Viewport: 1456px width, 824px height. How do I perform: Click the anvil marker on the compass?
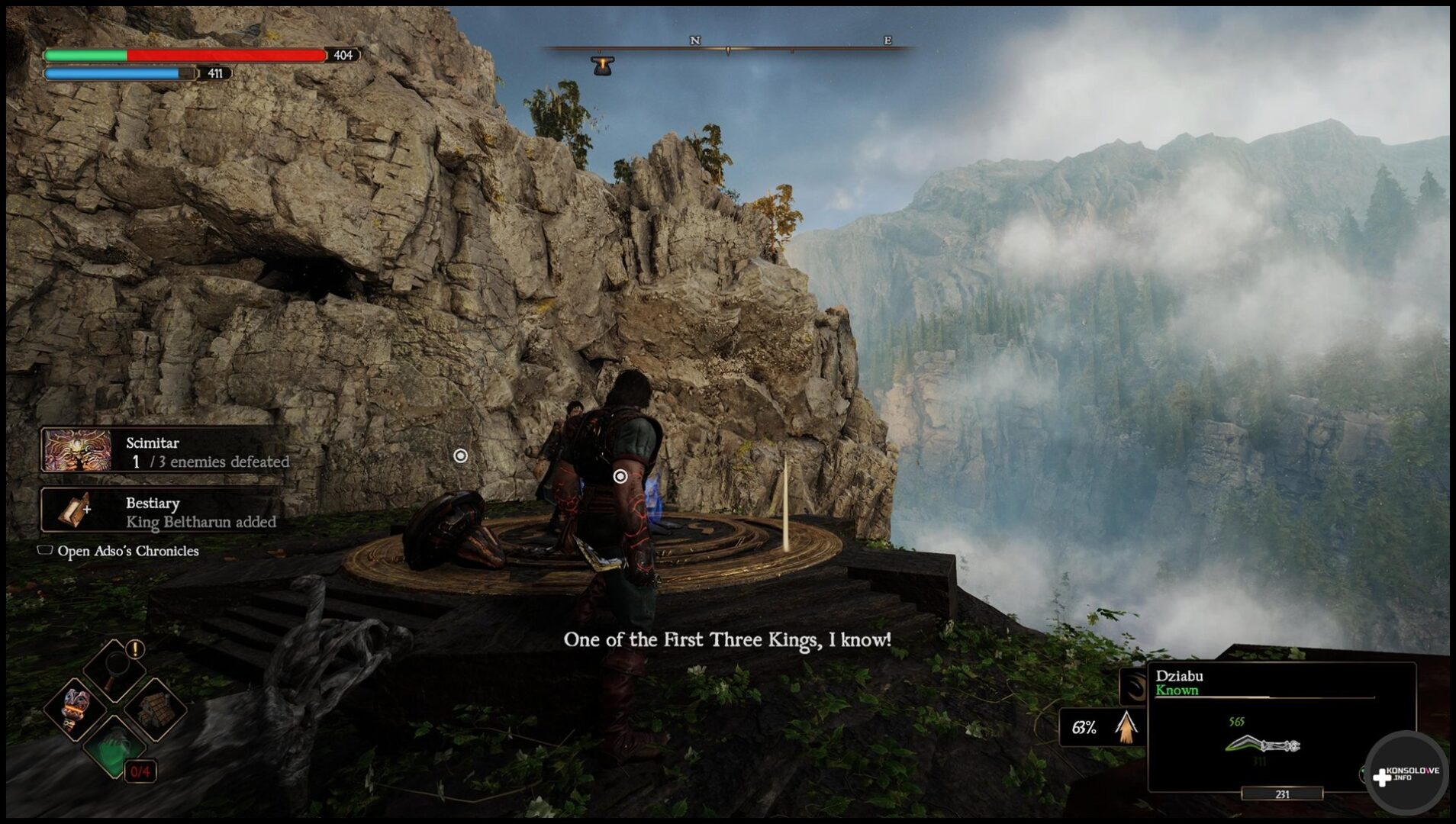point(603,66)
